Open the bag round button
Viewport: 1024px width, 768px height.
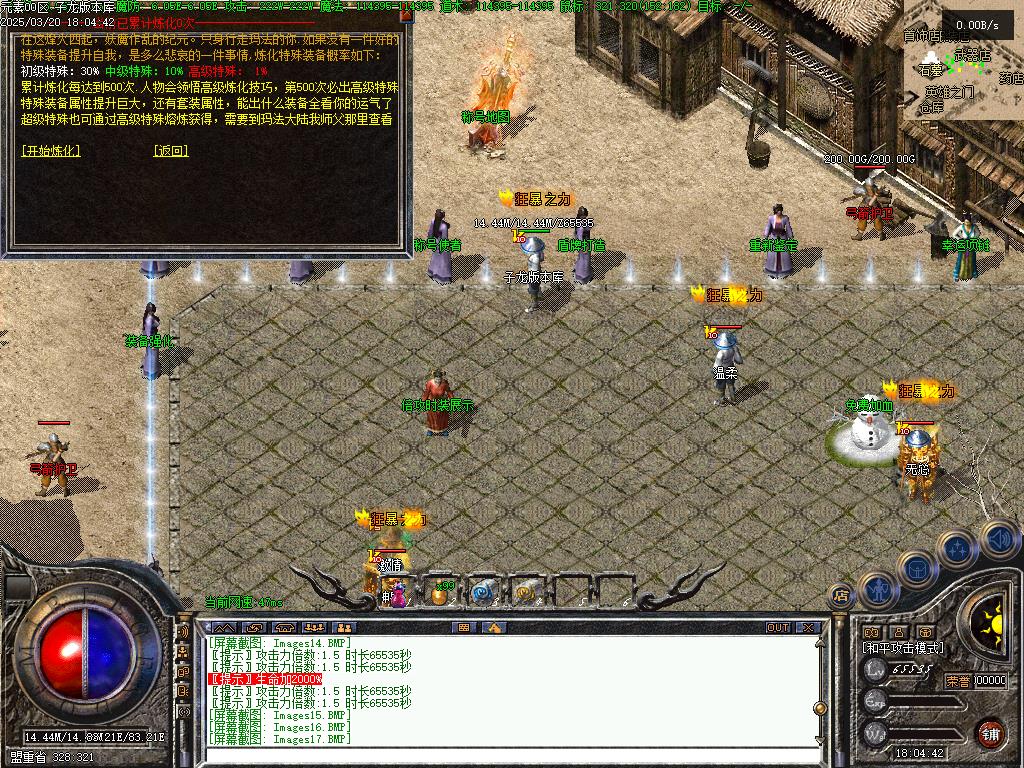(916, 567)
